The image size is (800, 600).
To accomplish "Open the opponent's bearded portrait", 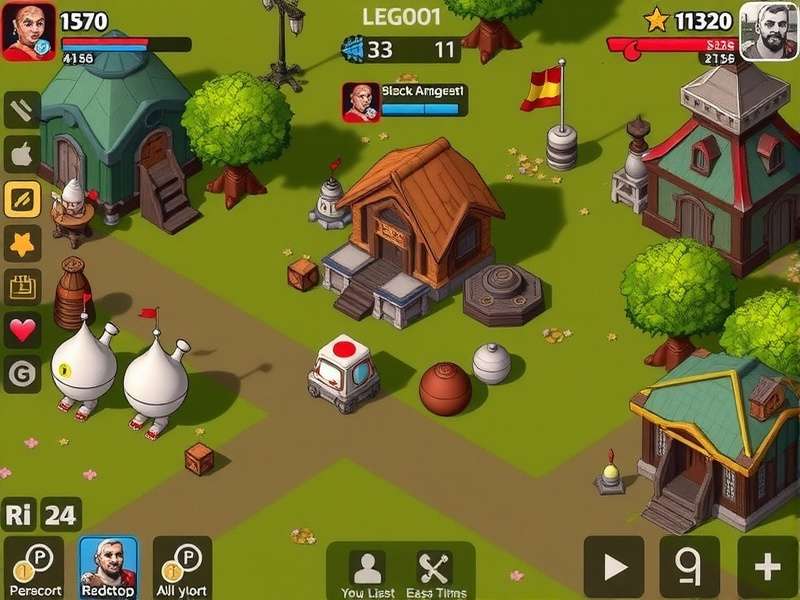I will 768,31.
